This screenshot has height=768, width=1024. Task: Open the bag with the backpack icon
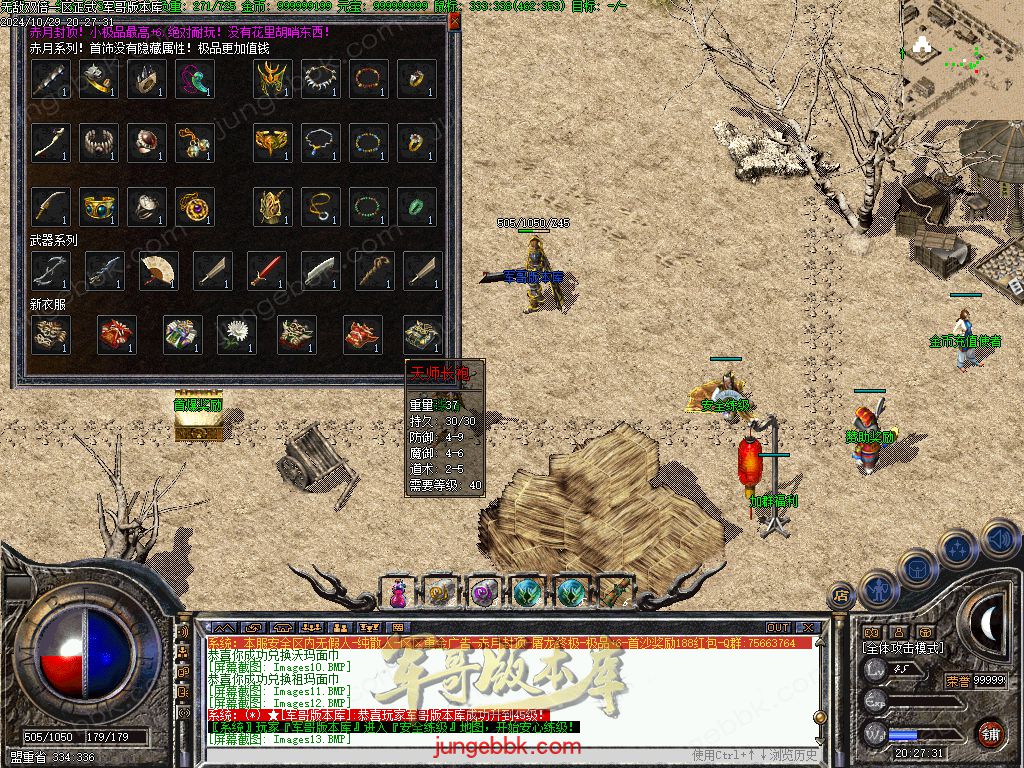pos(918,567)
